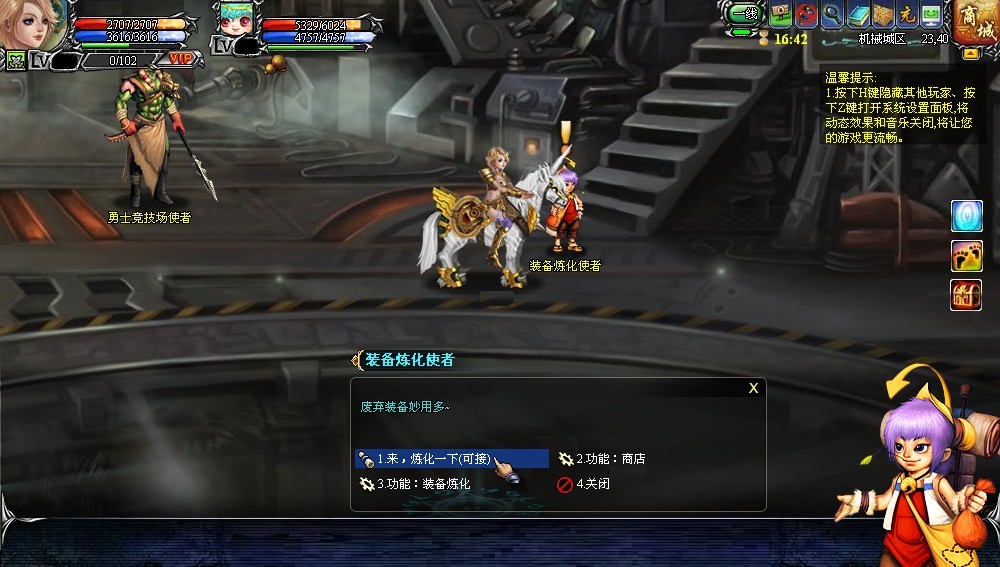
Task: Open the wooden signboard icon
Action: click(x=781, y=15)
